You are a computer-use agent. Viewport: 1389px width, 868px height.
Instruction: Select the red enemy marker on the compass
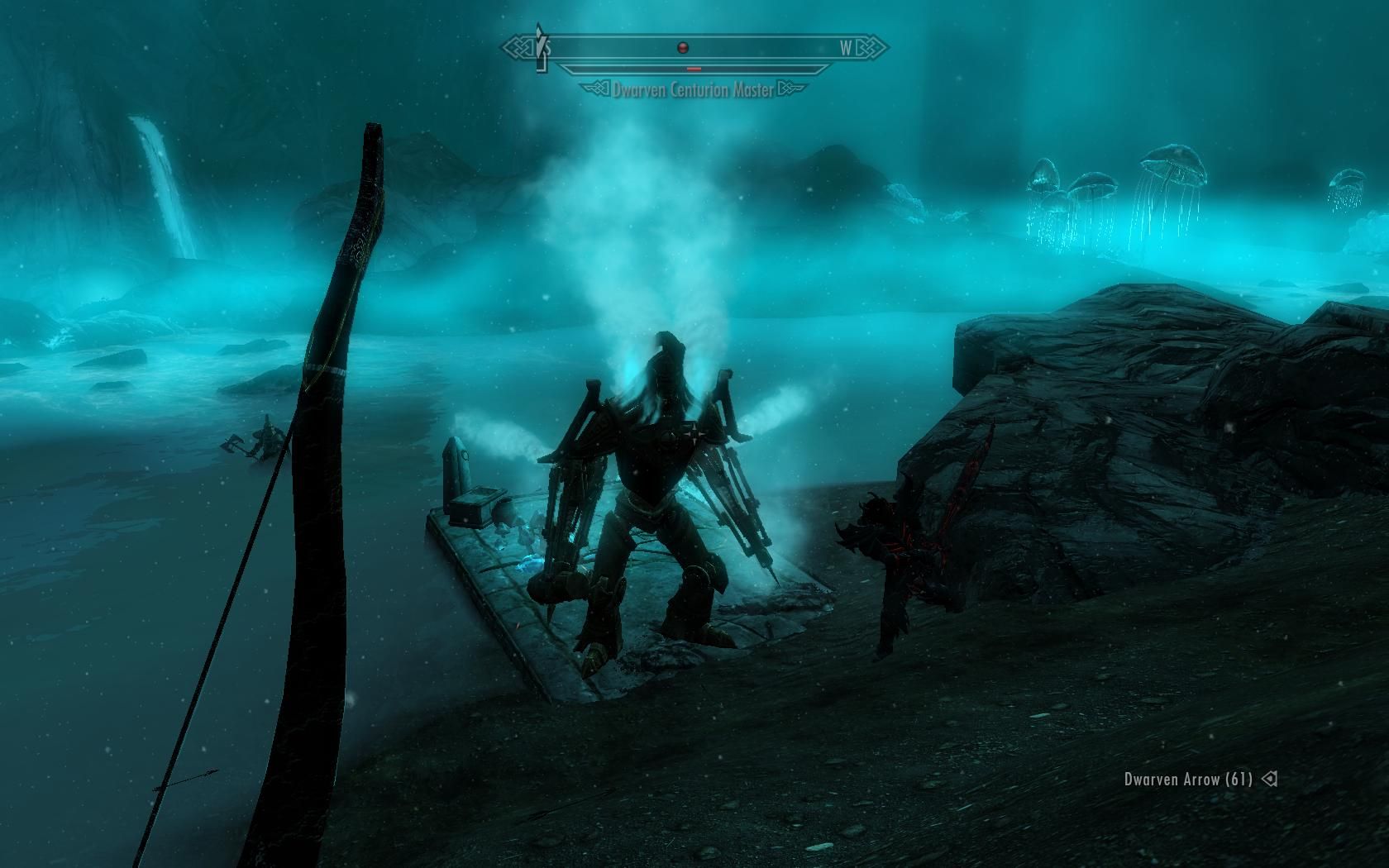(683, 48)
